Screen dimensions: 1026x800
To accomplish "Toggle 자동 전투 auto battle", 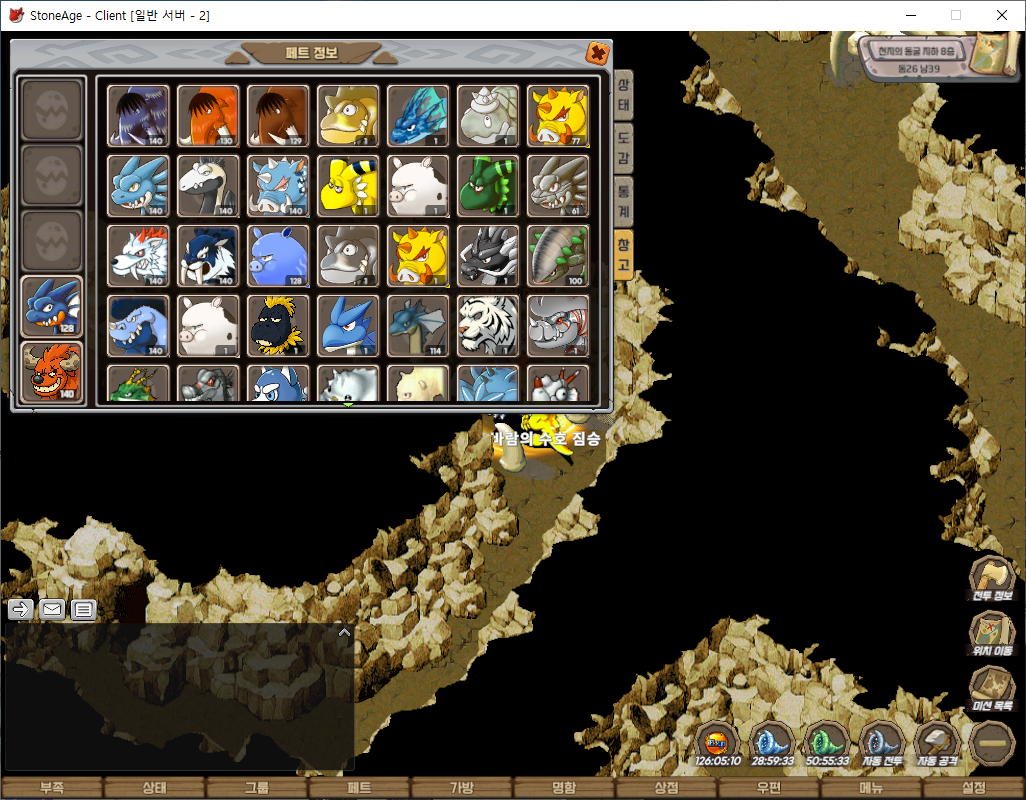I will click(882, 744).
